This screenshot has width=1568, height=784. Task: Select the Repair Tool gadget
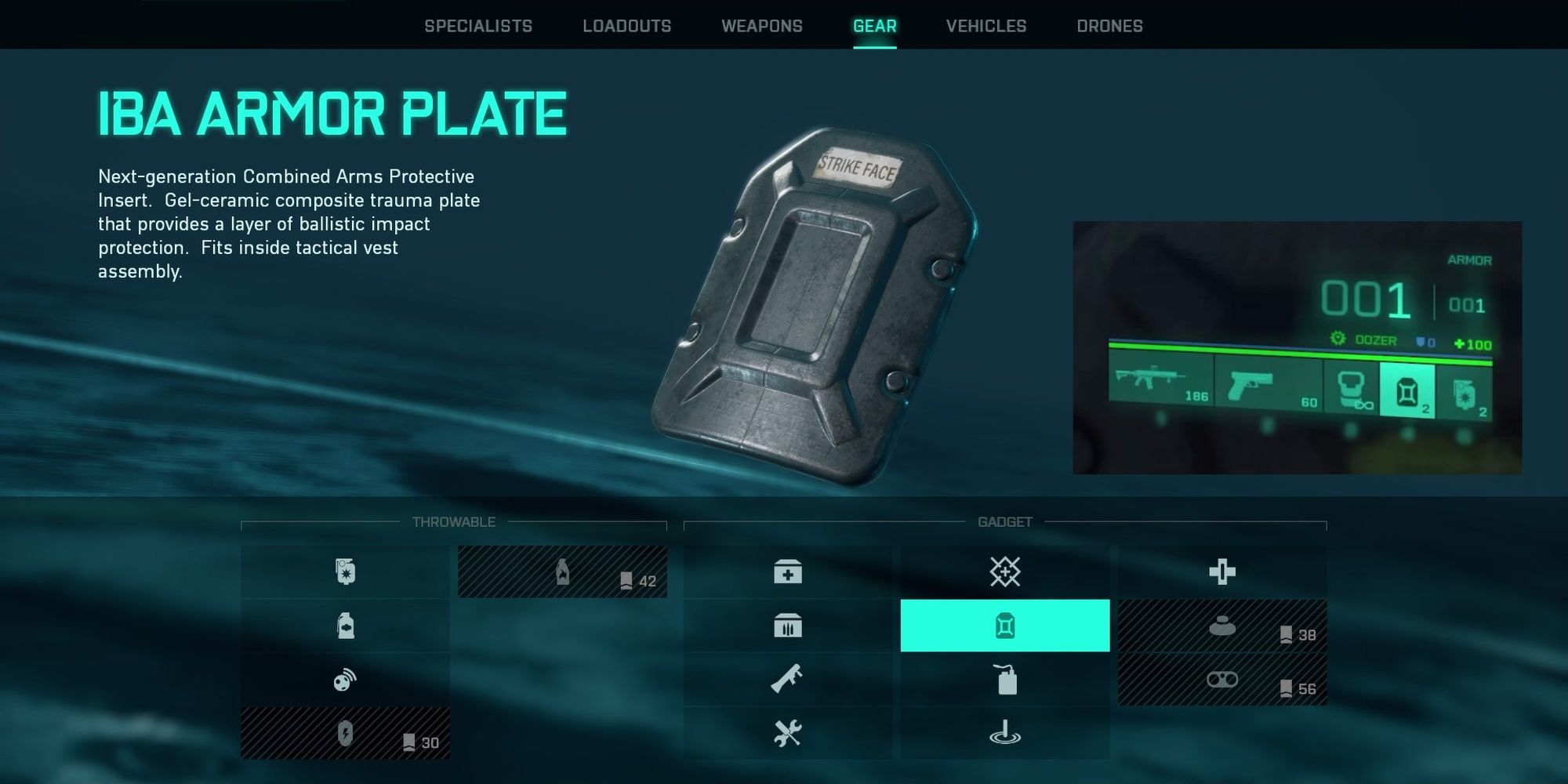point(788,731)
